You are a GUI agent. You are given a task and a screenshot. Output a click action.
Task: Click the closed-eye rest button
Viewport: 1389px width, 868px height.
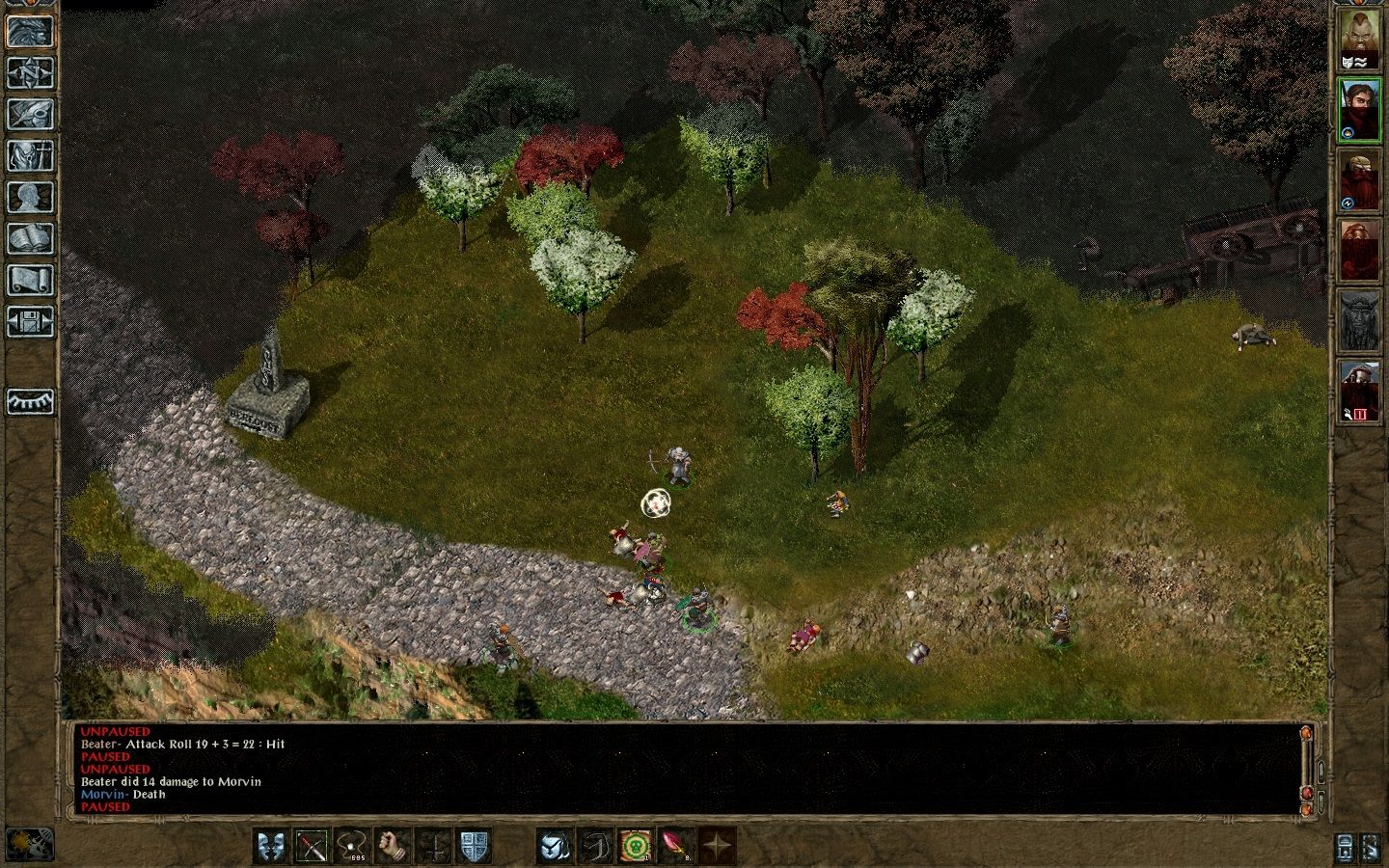[x=30, y=401]
